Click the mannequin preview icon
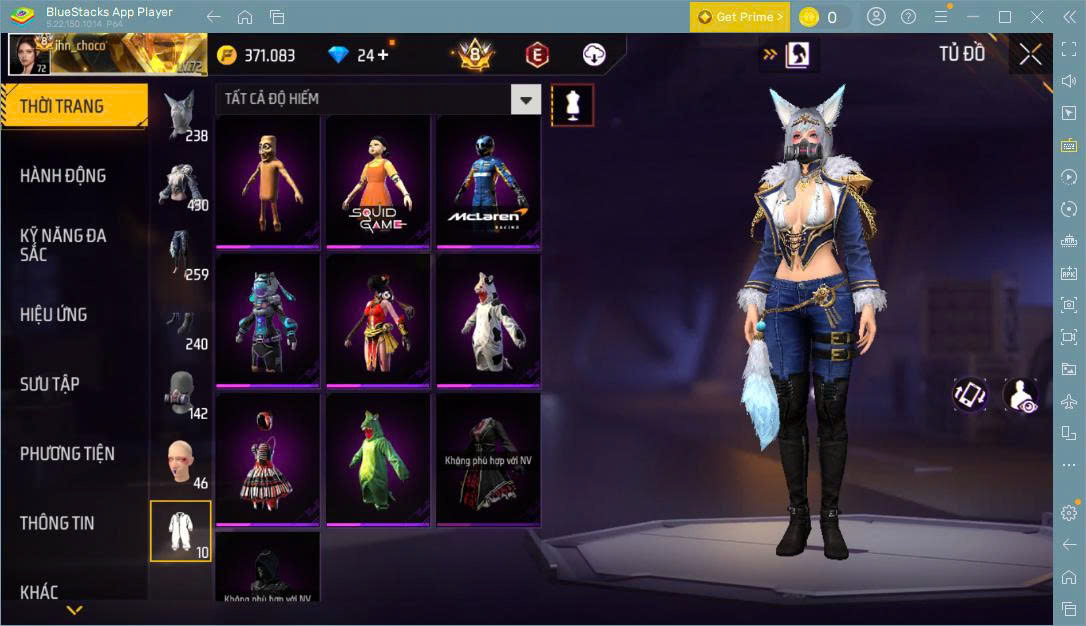The height and width of the screenshot is (626, 1086). pos(572,104)
